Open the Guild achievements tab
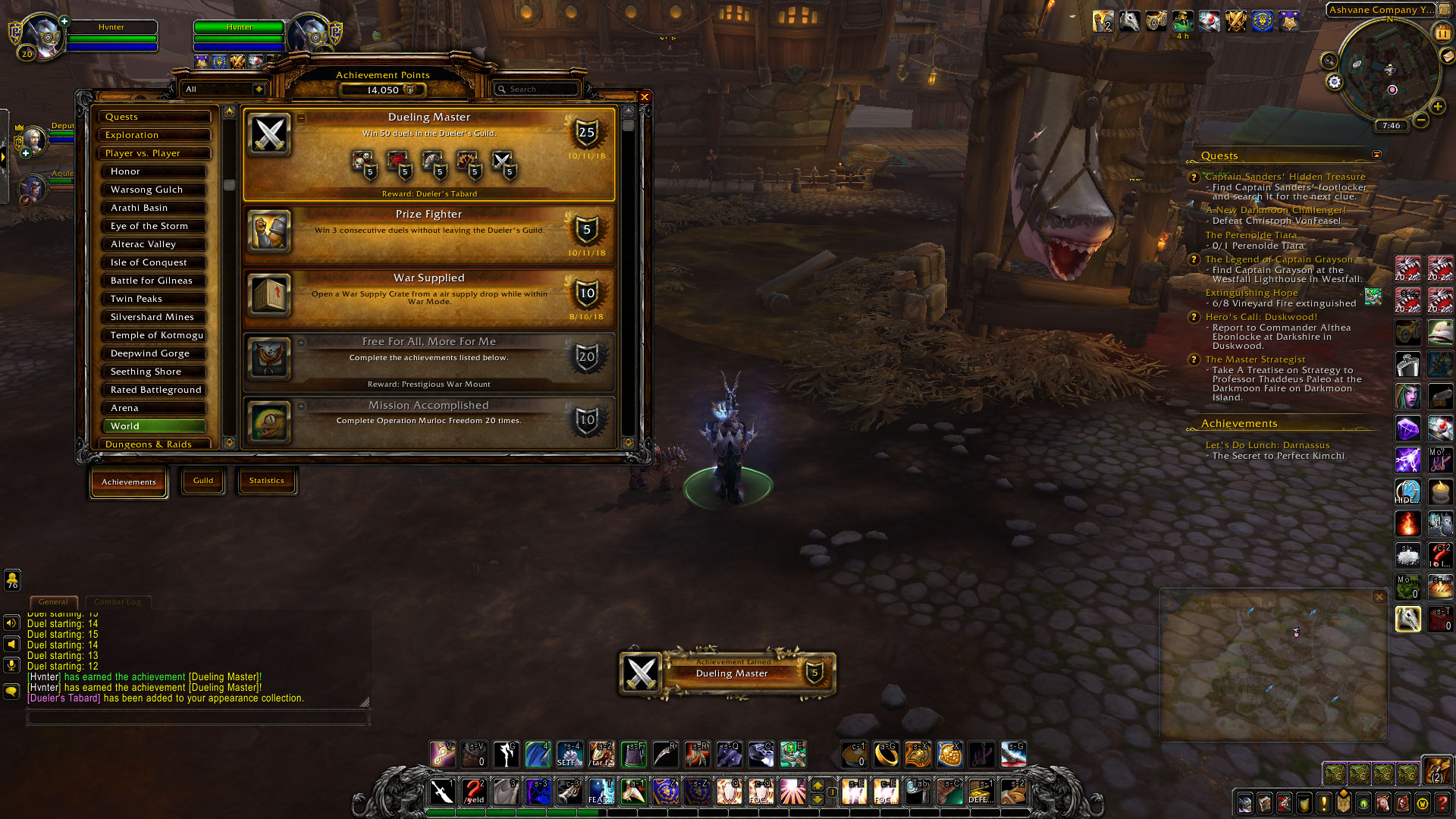1456x819 pixels. pyautogui.click(x=202, y=481)
